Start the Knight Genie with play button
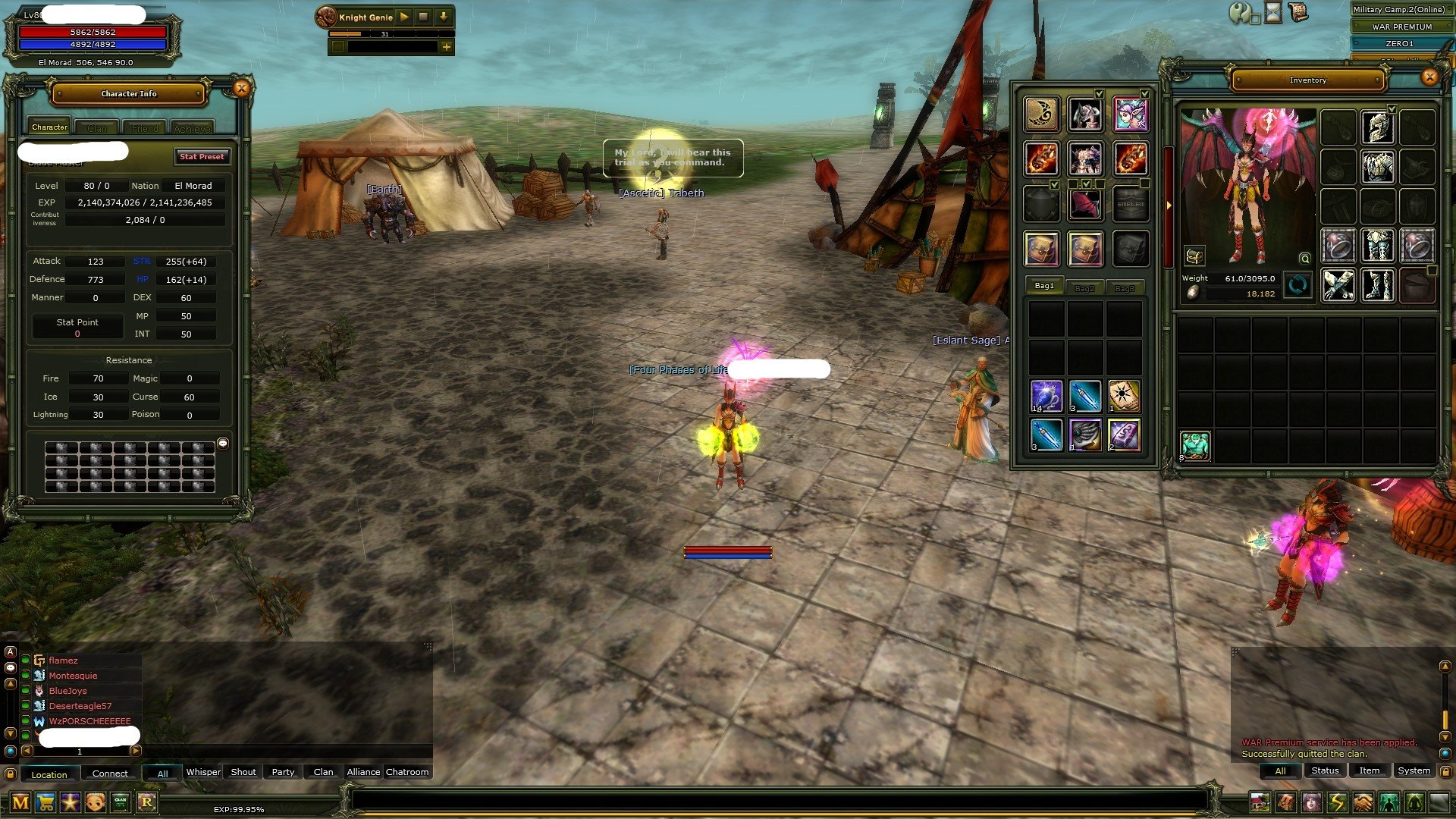 tap(404, 17)
